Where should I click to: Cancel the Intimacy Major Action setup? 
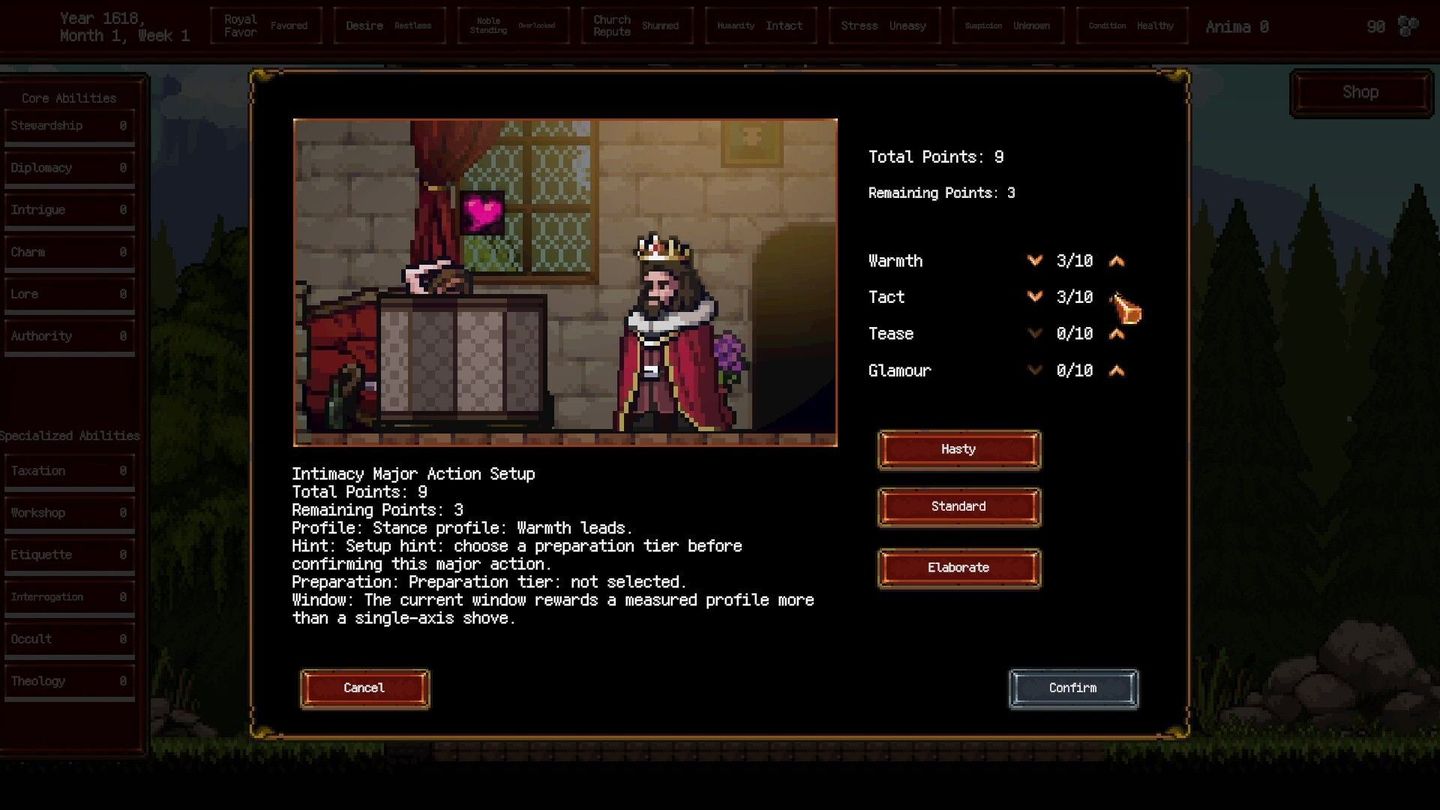pyautogui.click(x=364, y=688)
